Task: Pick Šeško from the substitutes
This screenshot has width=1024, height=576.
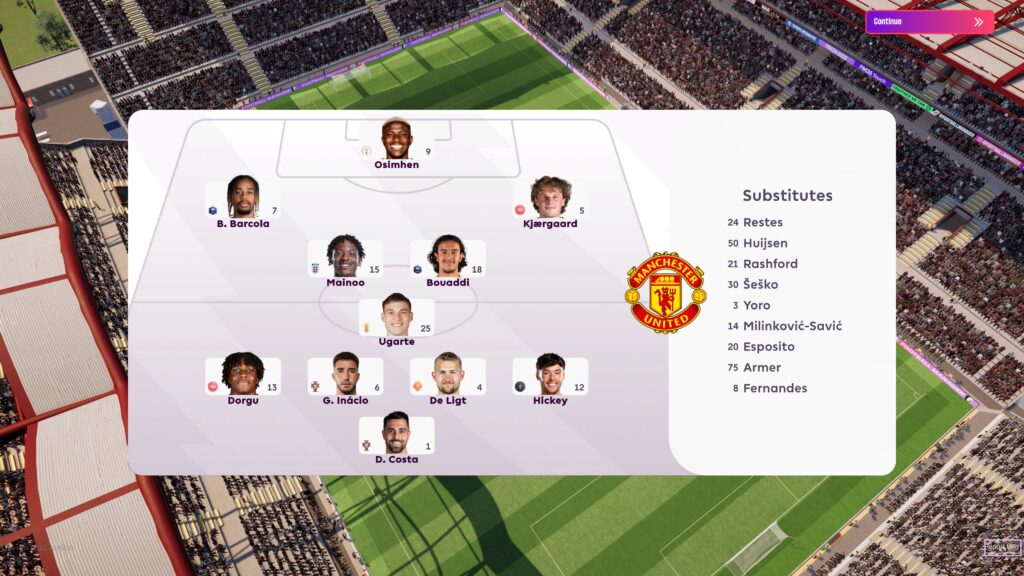Action: [760, 285]
